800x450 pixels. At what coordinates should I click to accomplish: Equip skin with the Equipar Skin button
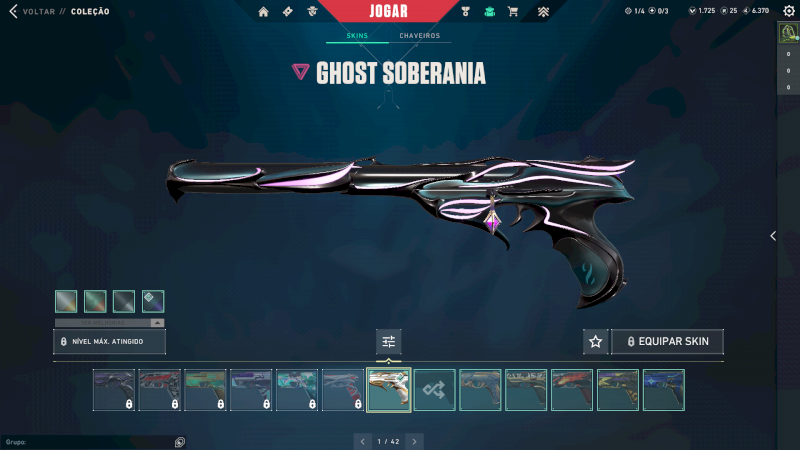tap(667, 341)
